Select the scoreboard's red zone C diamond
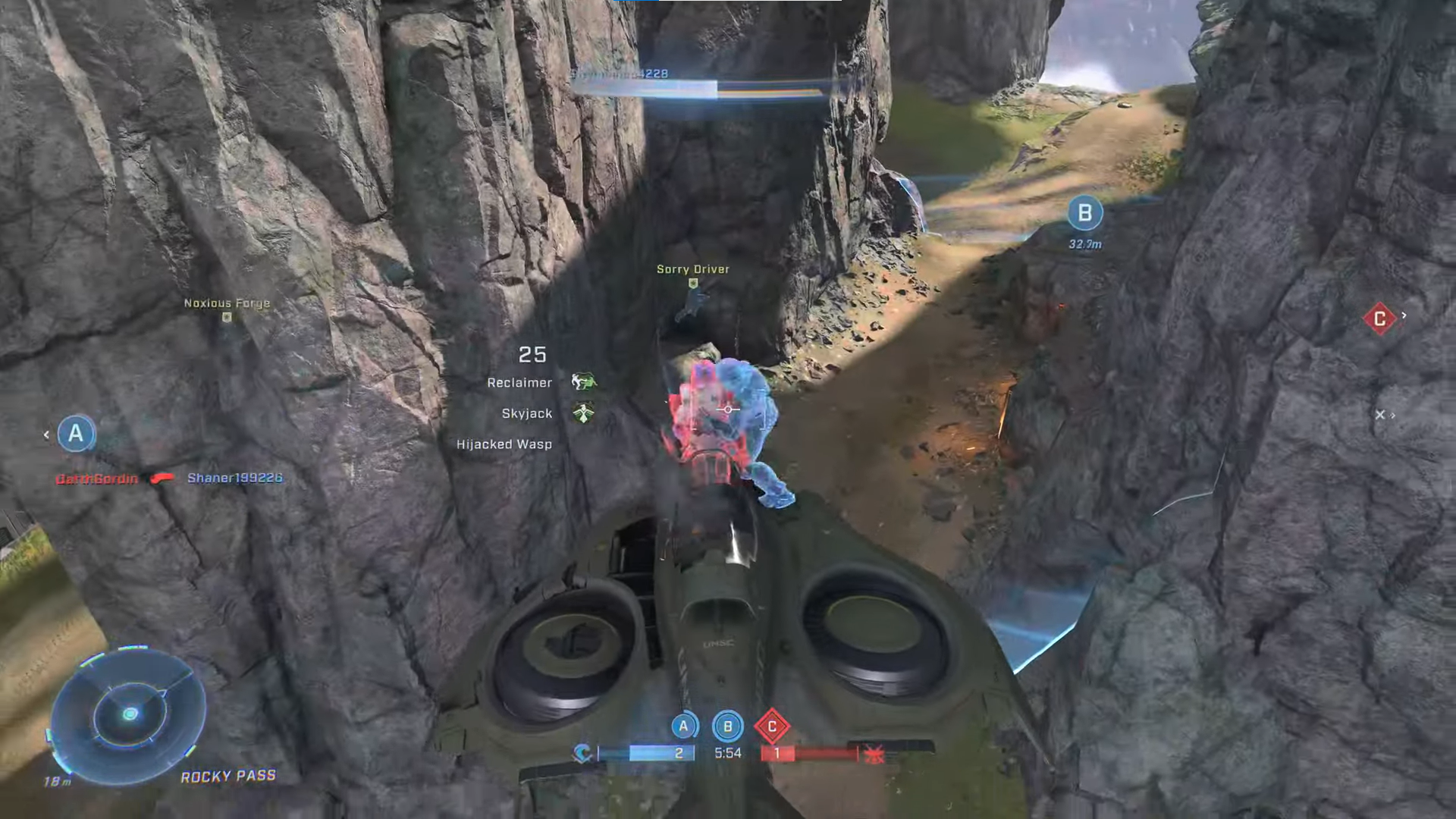This screenshot has height=819, width=1456. (x=772, y=726)
